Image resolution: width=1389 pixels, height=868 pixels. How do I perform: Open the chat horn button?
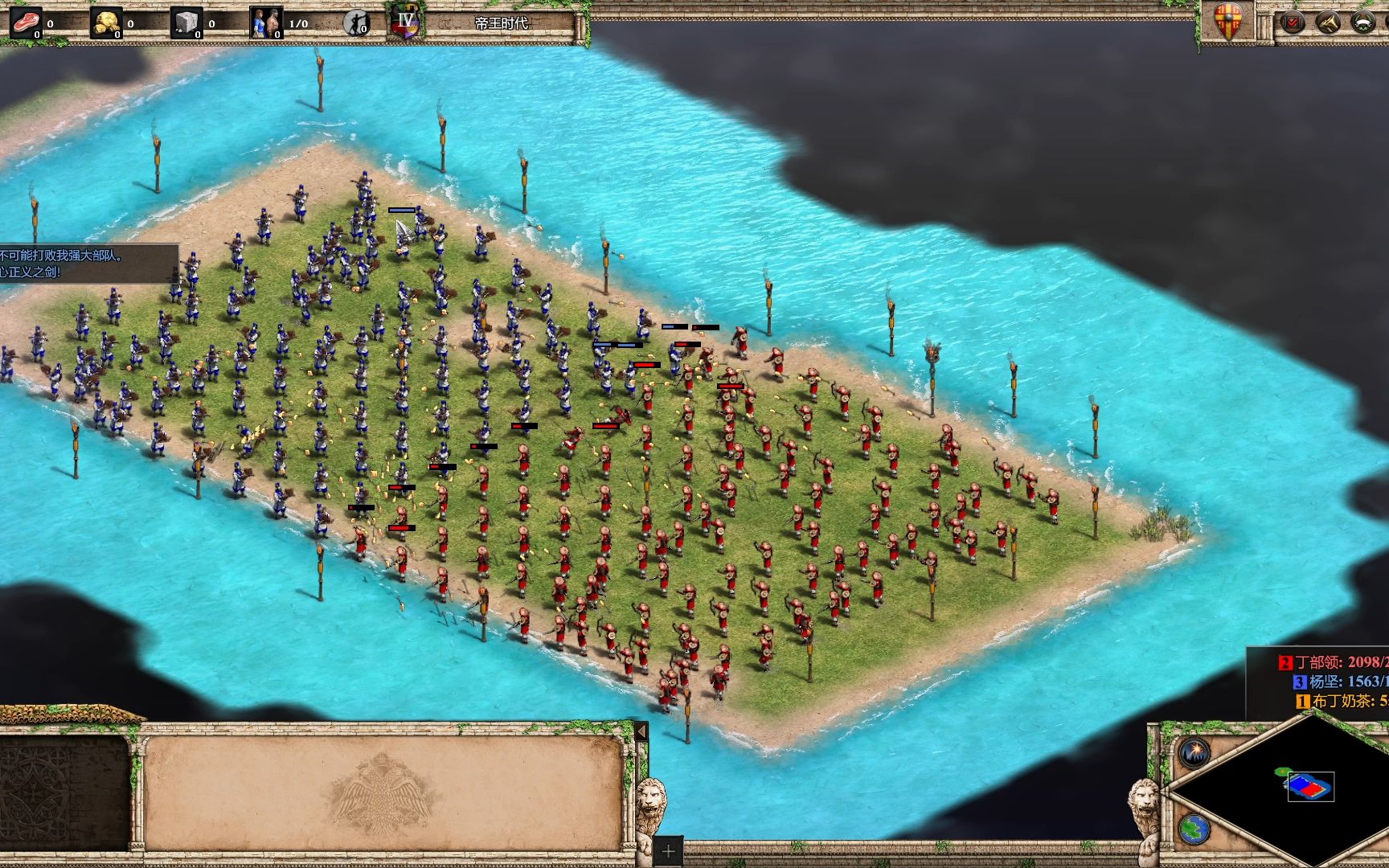(1329, 23)
